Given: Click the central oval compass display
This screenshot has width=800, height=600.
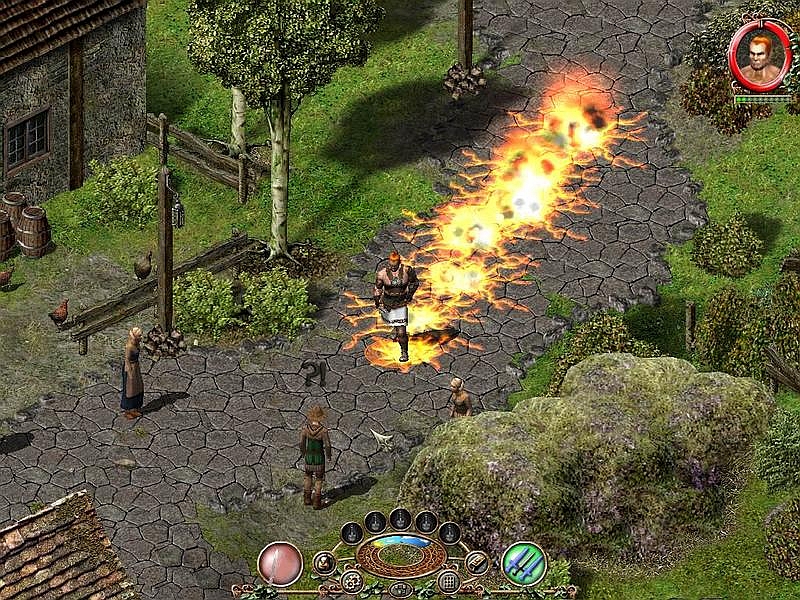Looking at the screenshot, I should point(400,556).
